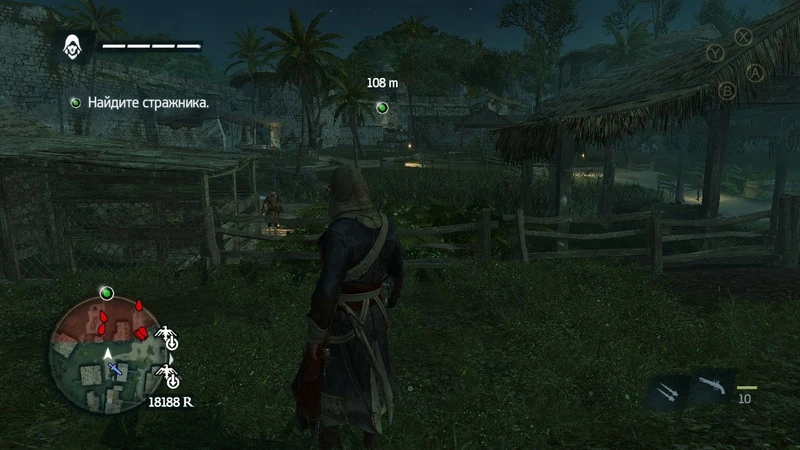
Task: Click the blue sword marker on minimap
Action: click(x=116, y=369)
